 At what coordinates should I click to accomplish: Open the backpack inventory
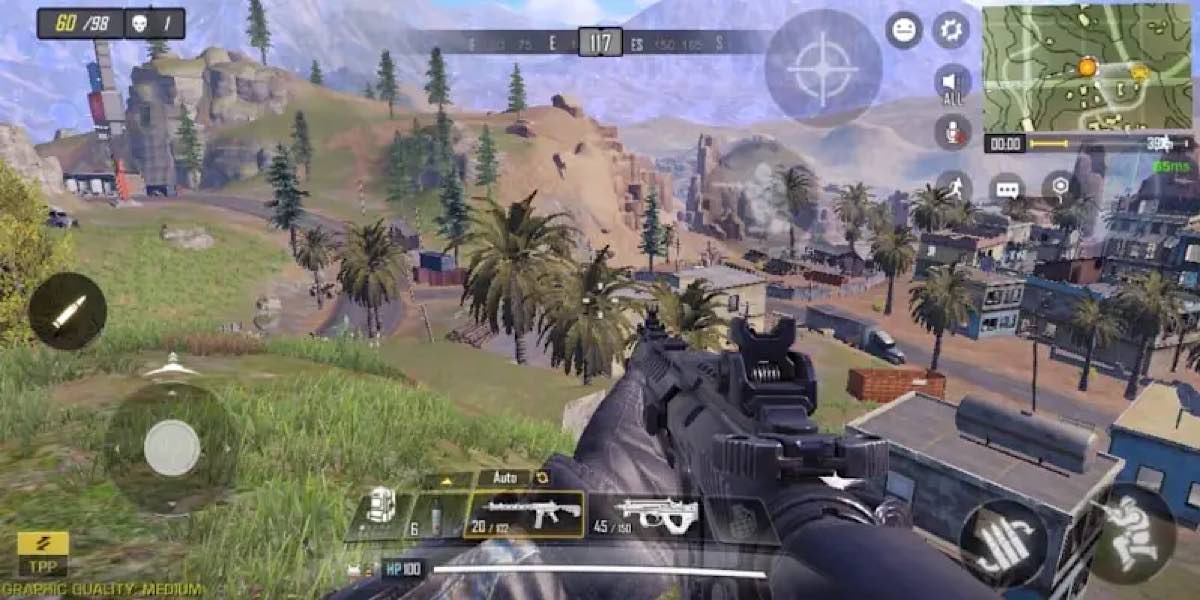[380, 510]
